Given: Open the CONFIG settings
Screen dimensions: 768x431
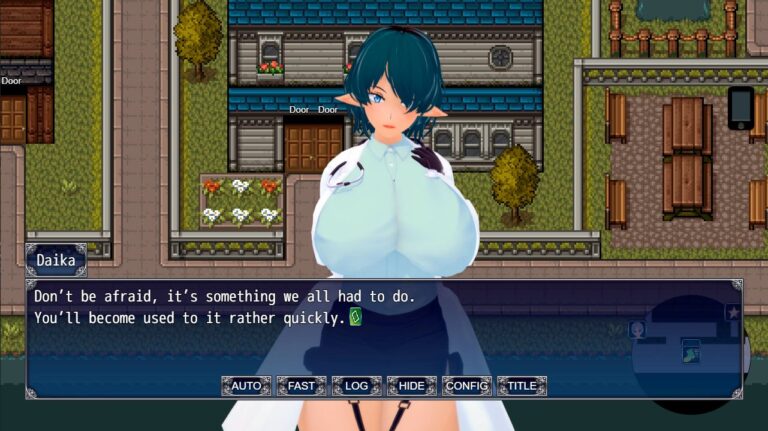Looking at the screenshot, I should point(466,386).
